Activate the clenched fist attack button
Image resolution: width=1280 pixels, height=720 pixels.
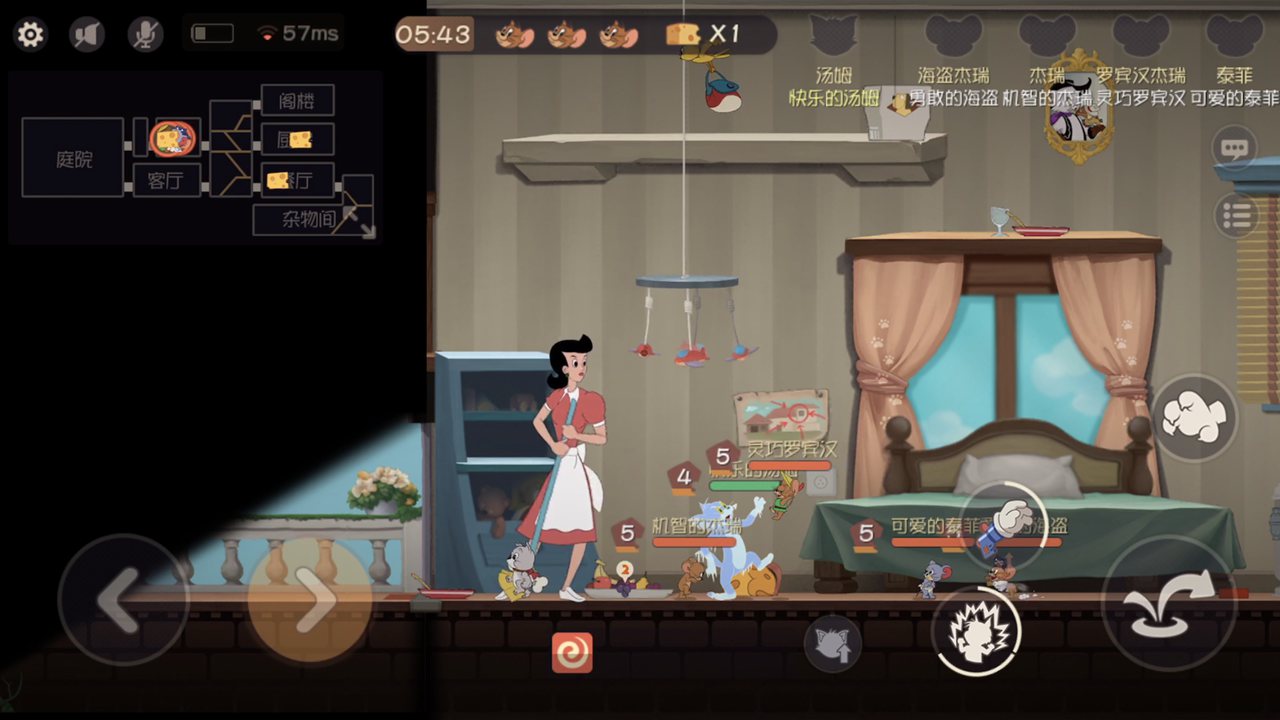1194,418
